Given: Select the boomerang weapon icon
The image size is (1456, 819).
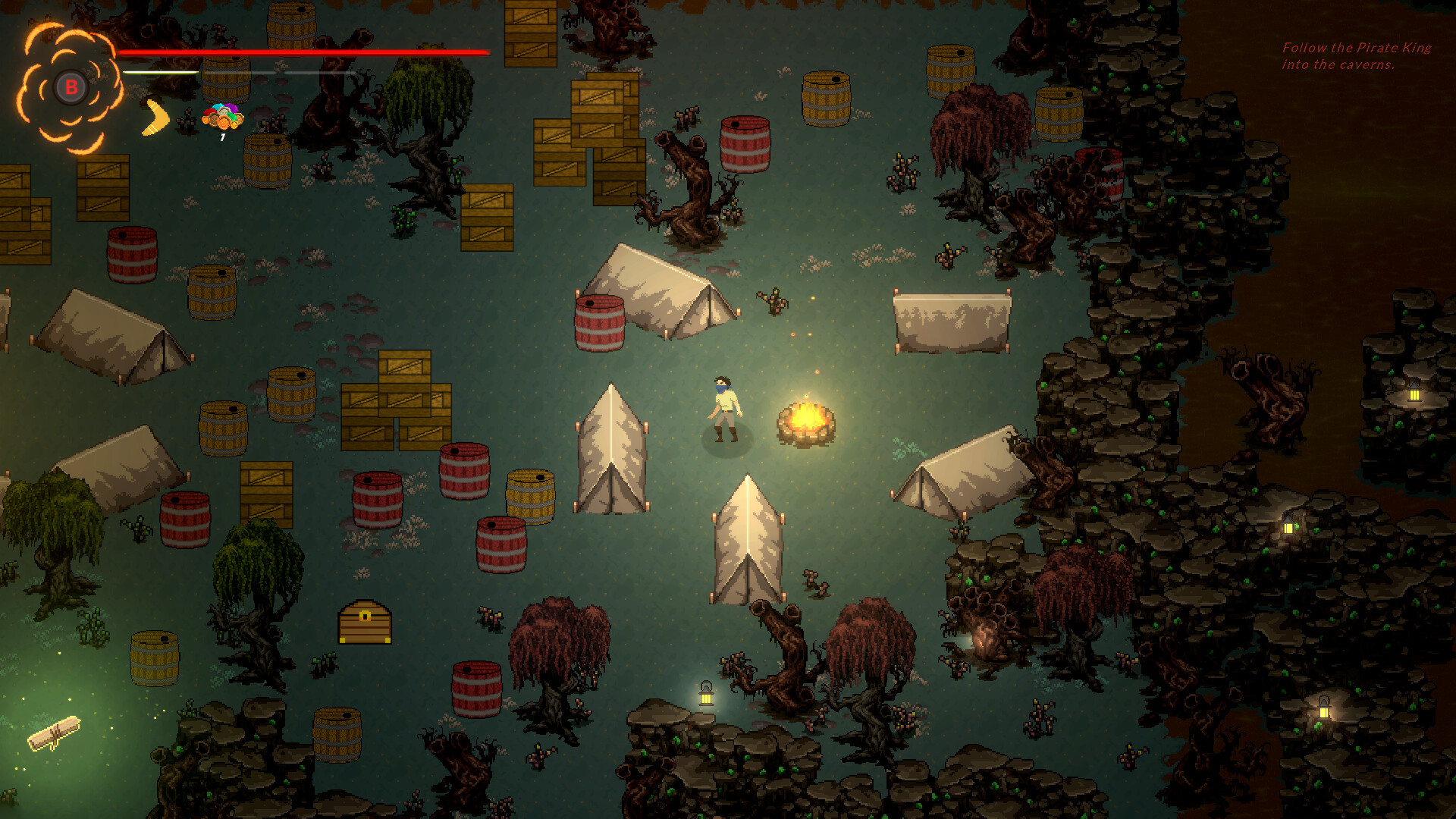Looking at the screenshot, I should [x=156, y=118].
